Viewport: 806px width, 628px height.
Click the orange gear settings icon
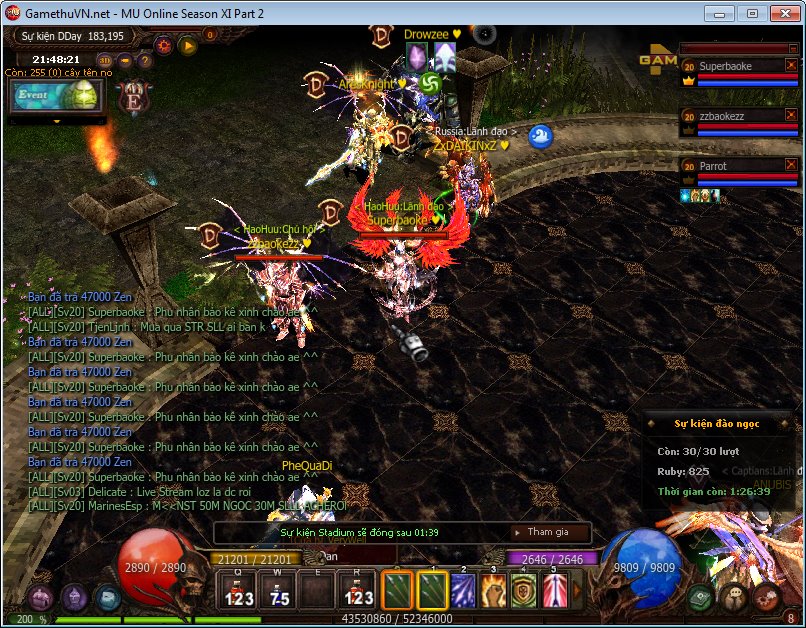point(163,45)
